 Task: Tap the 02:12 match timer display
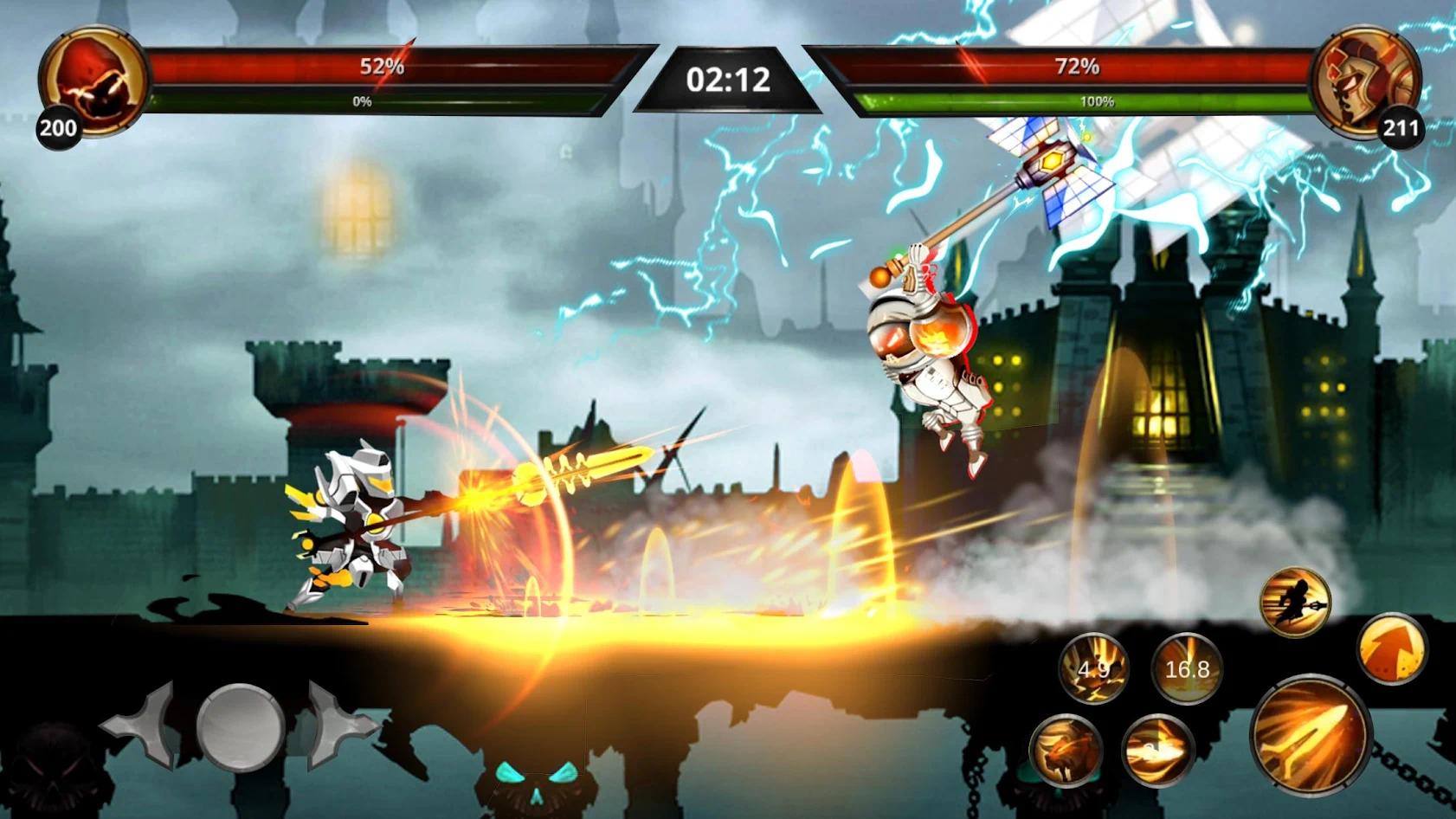pos(727,78)
